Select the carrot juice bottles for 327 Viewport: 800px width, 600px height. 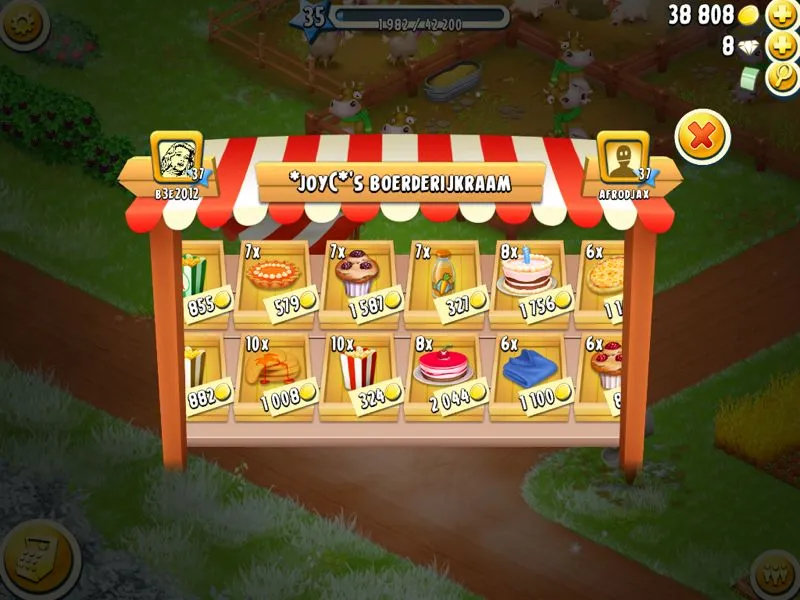(x=445, y=283)
